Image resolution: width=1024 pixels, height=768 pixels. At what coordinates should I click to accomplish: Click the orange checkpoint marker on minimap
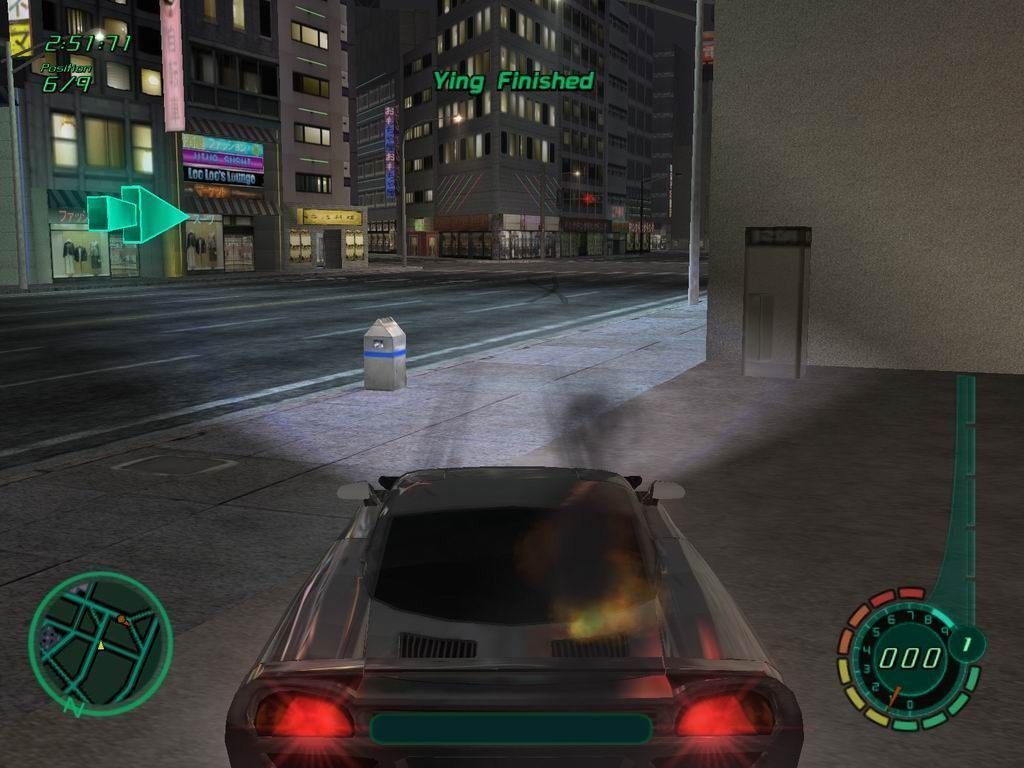pos(121,620)
